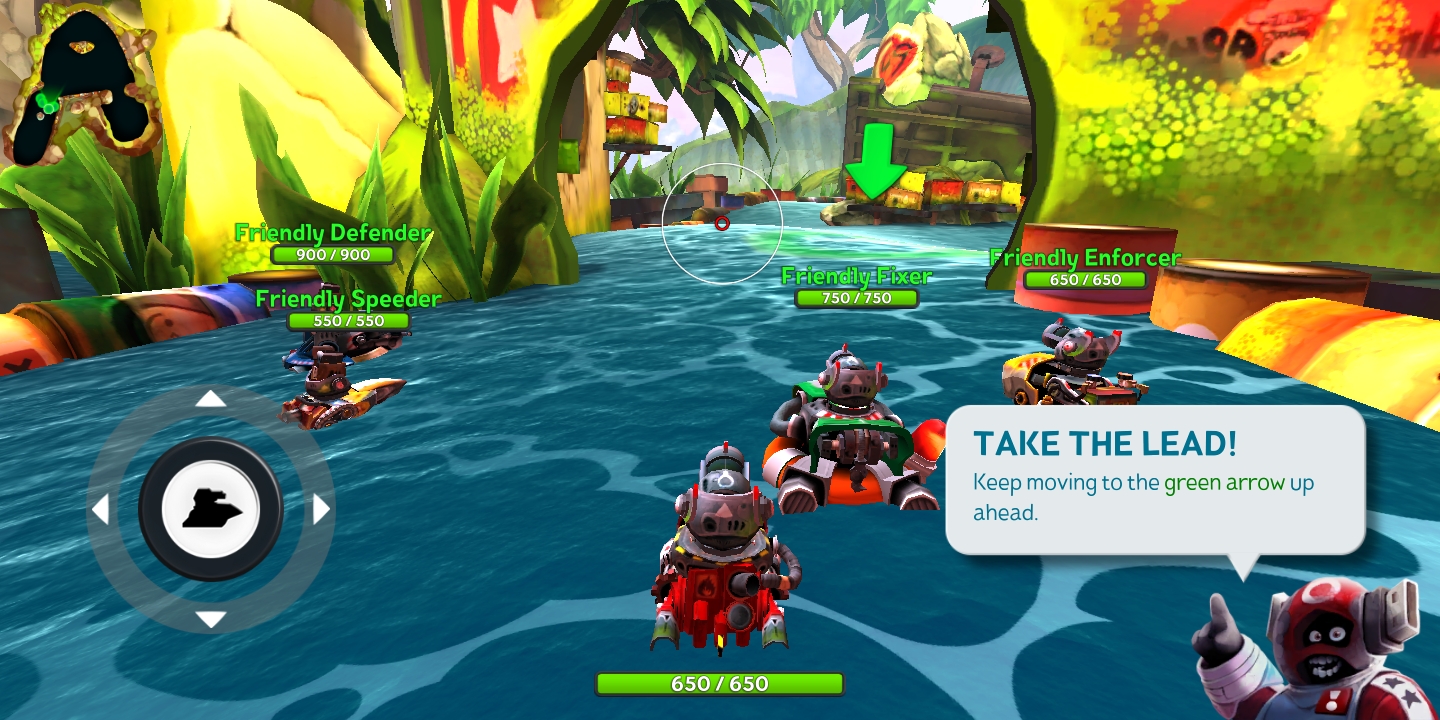Tap the Take the Lead tutorial bubble
The height and width of the screenshot is (720, 1440).
pos(1155,480)
